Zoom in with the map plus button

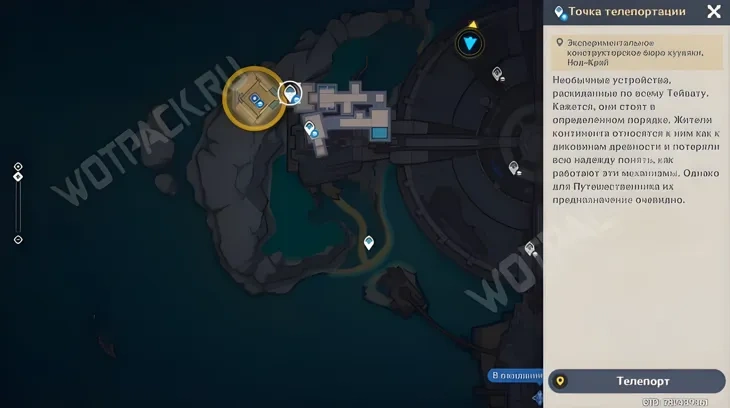18,167
